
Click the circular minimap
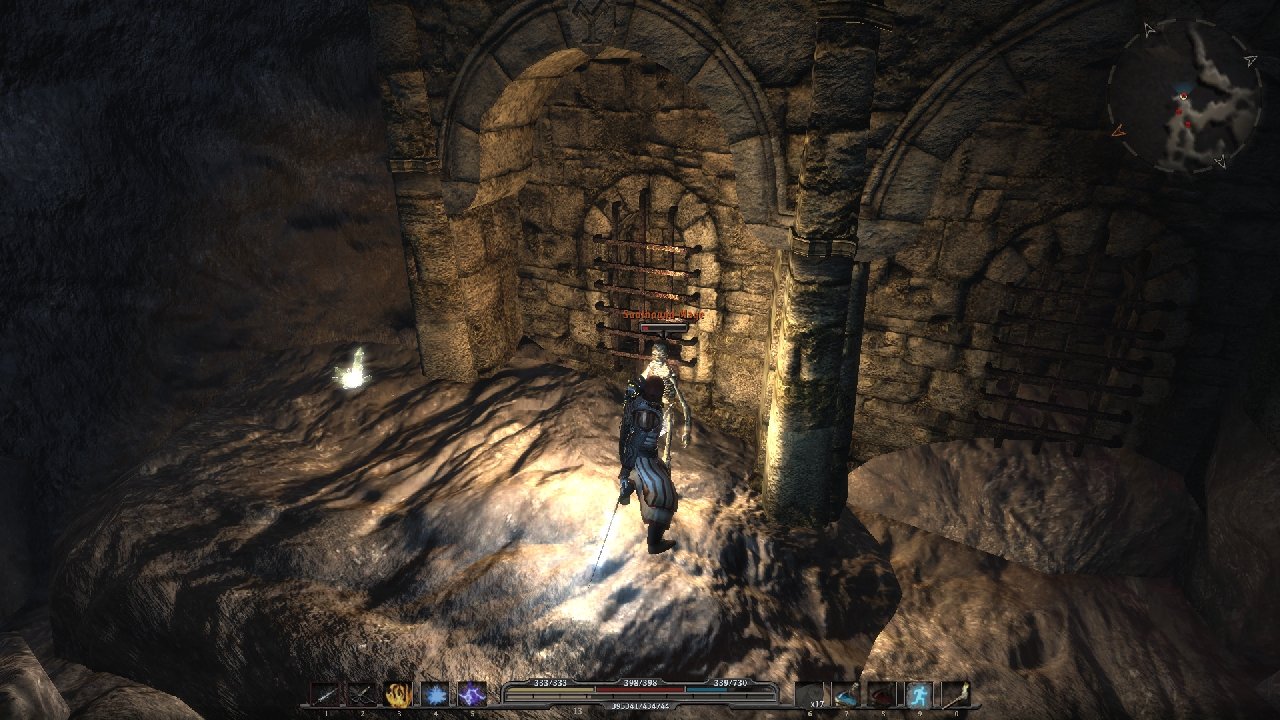point(1184,96)
